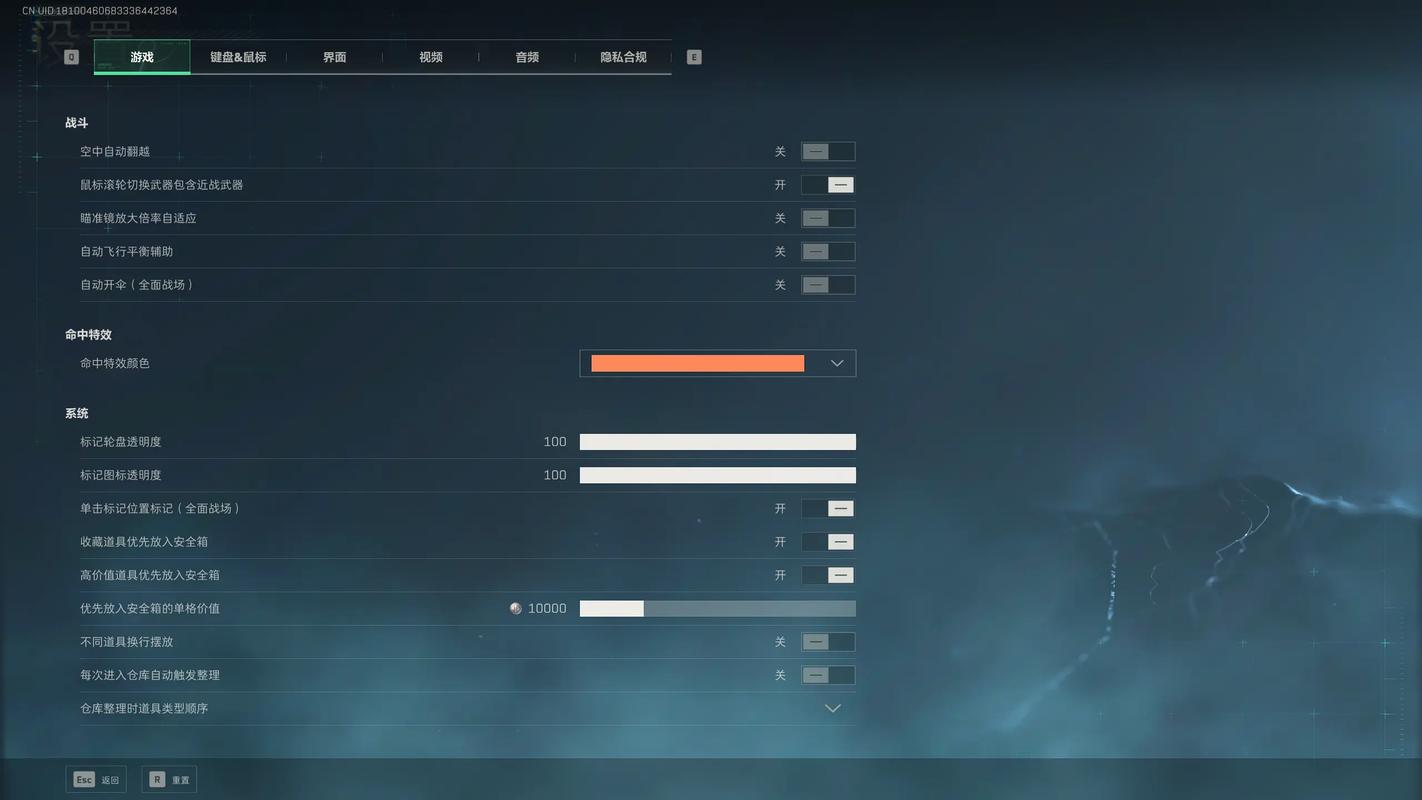Click the 返回 button
This screenshot has width=1422, height=800.
point(96,778)
